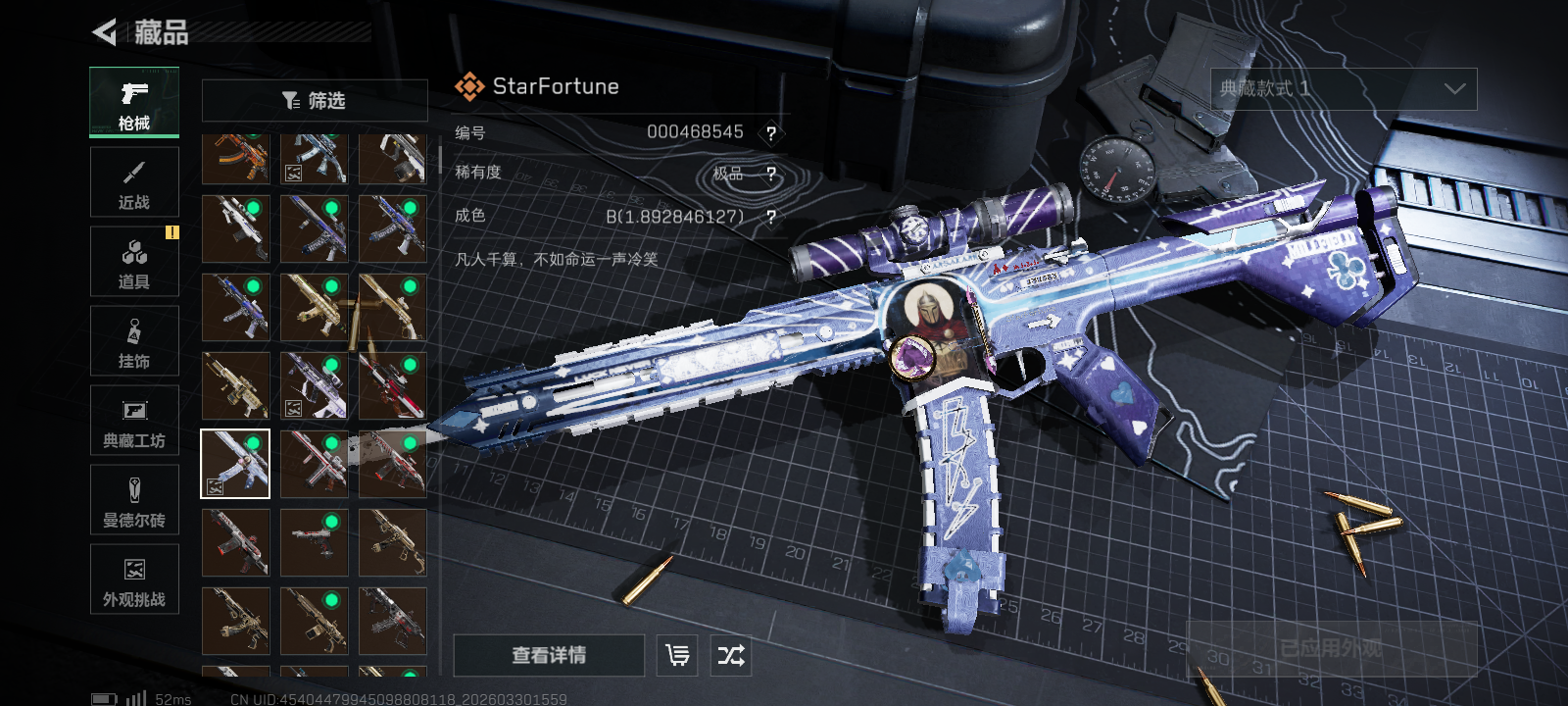This screenshot has height=706, width=1568.
Task: Switch to the 枪械 firearms tab
Action: 134,102
